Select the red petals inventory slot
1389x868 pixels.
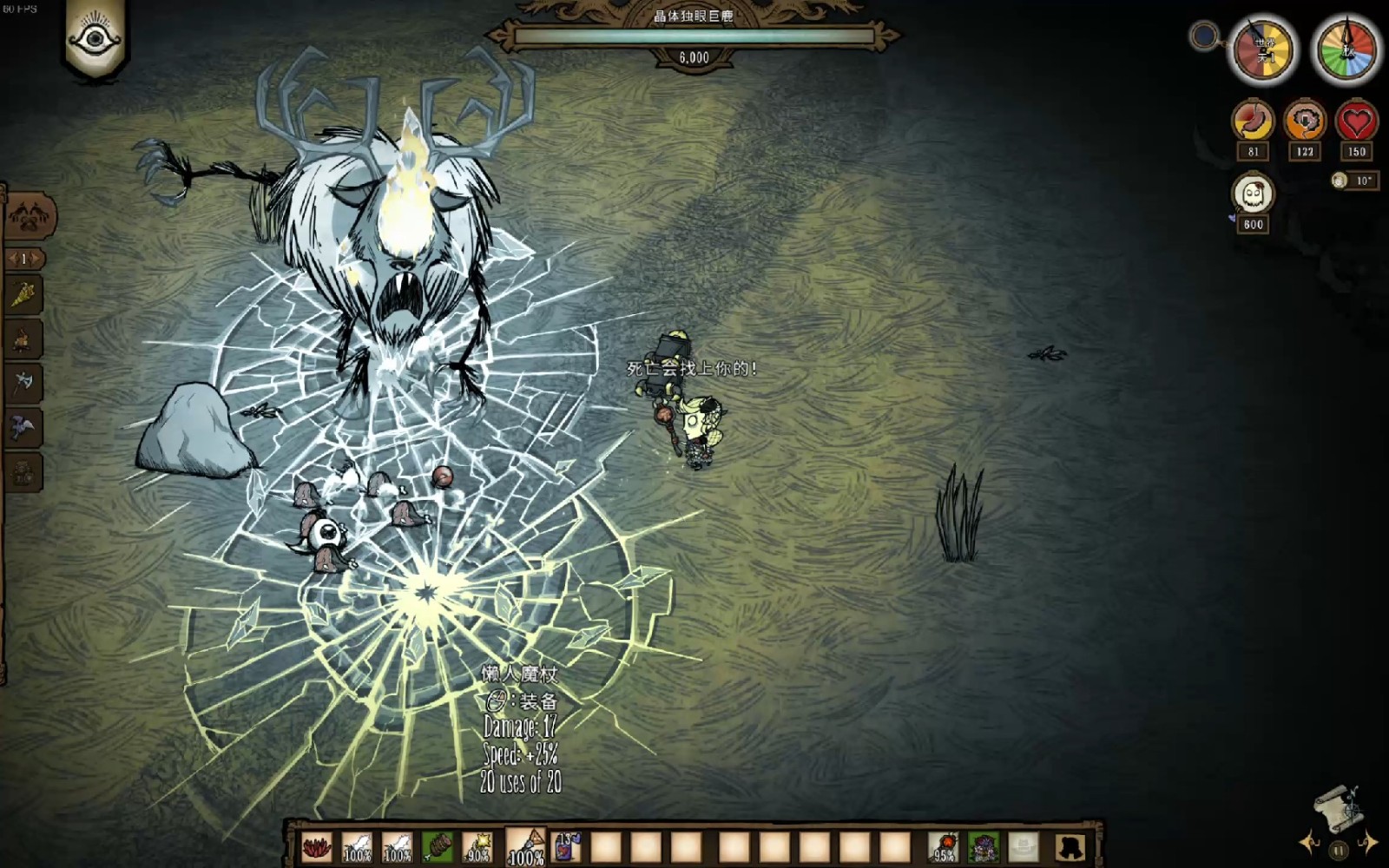317,846
